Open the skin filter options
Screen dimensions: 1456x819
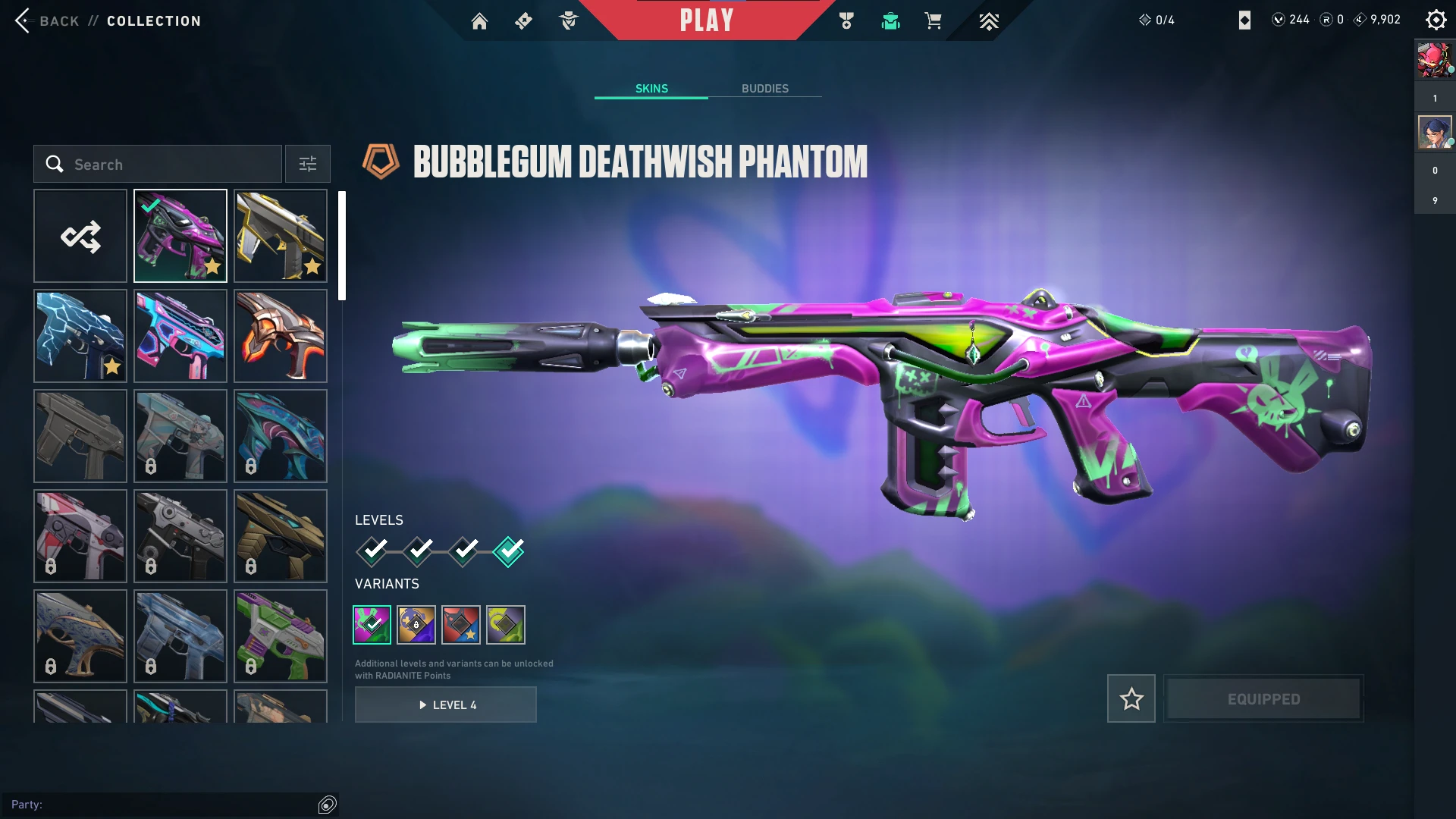click(308, 165)
